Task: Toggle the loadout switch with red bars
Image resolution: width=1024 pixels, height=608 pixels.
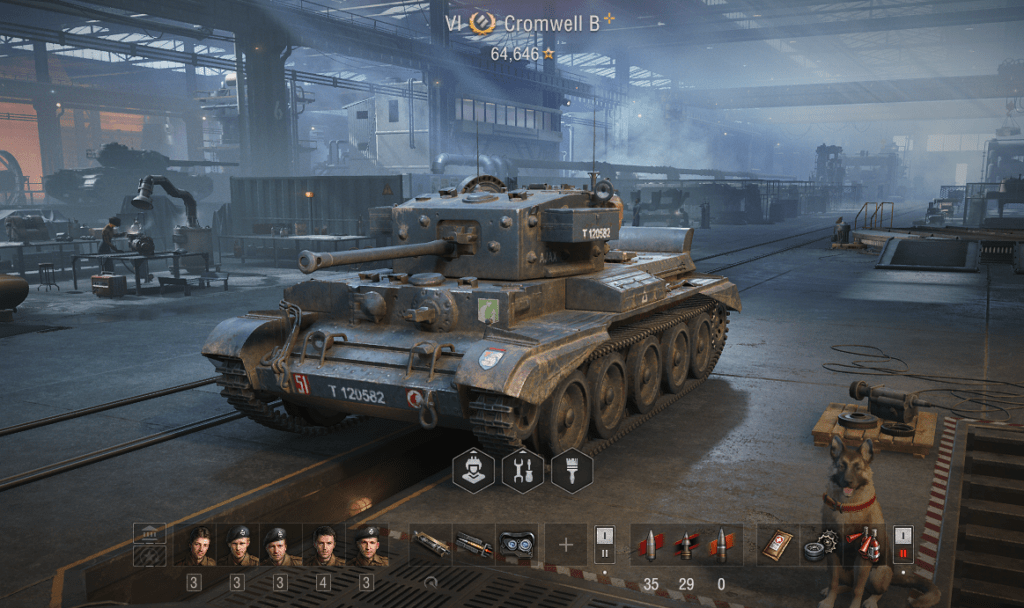Action: click(903, 545)
